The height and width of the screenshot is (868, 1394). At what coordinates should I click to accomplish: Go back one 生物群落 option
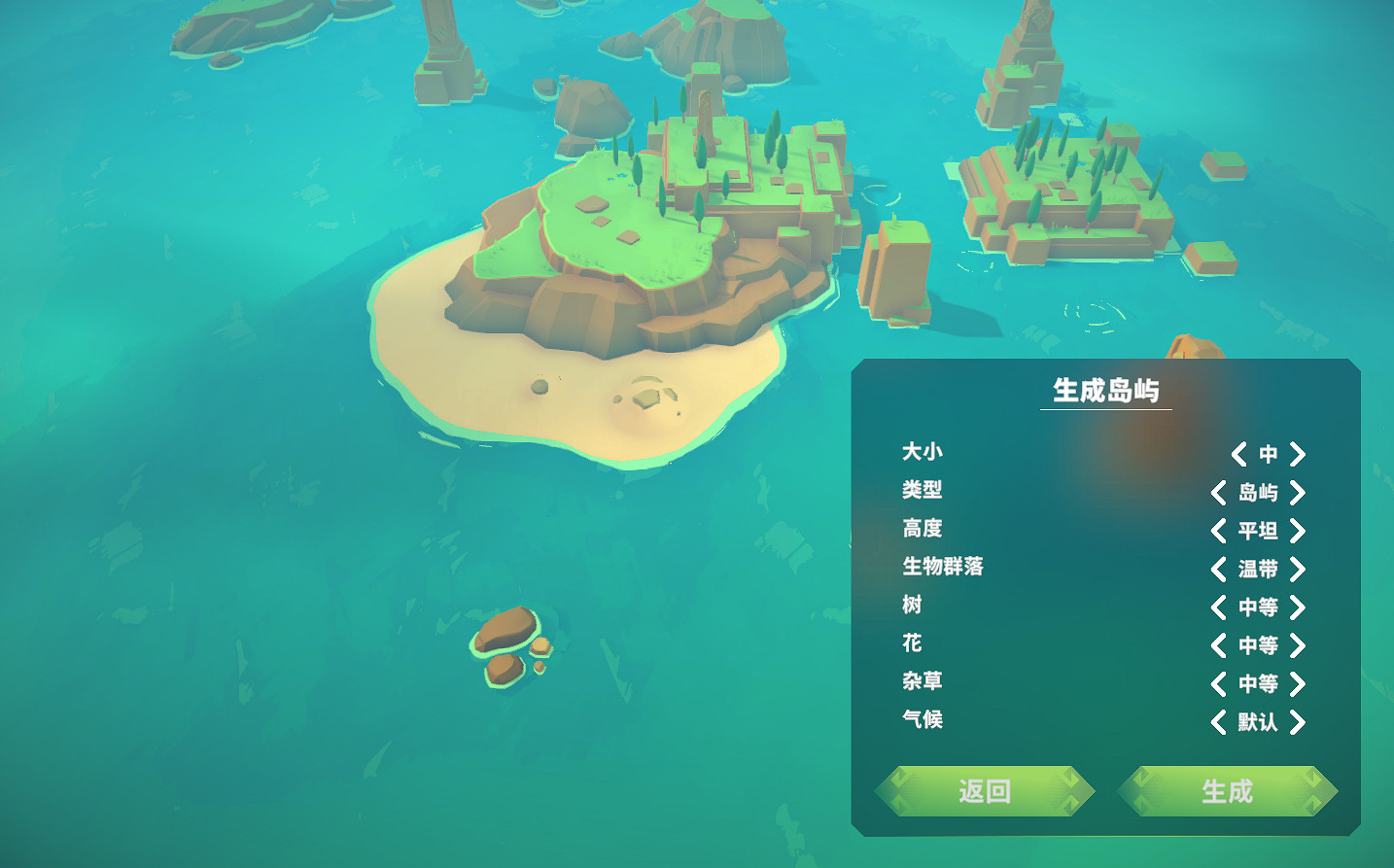click(1220, 570)
